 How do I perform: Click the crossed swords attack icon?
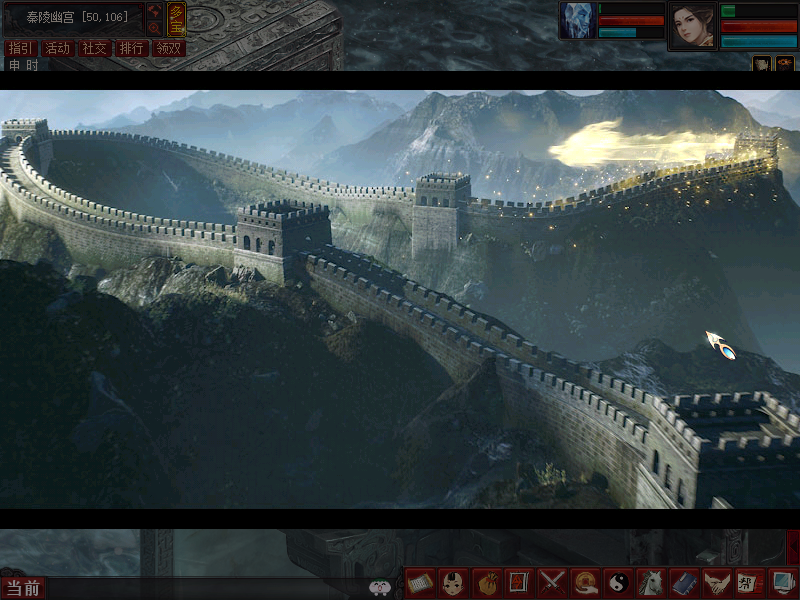click(x=552, y=582)
